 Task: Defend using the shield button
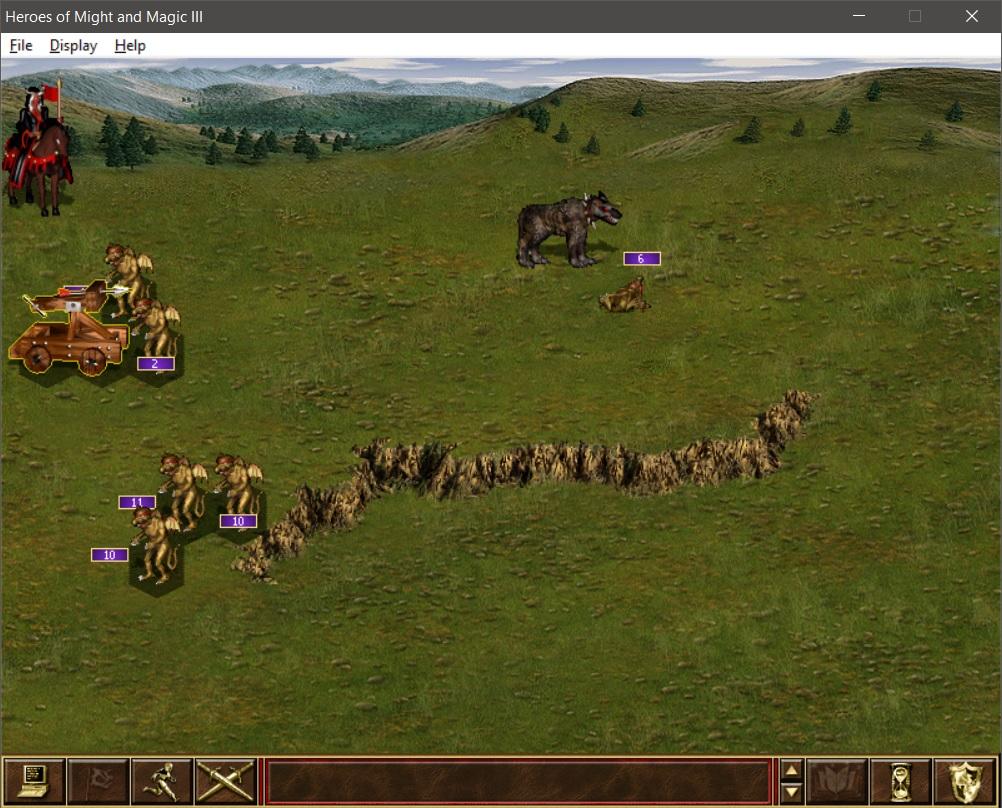(x=964, y=780)
